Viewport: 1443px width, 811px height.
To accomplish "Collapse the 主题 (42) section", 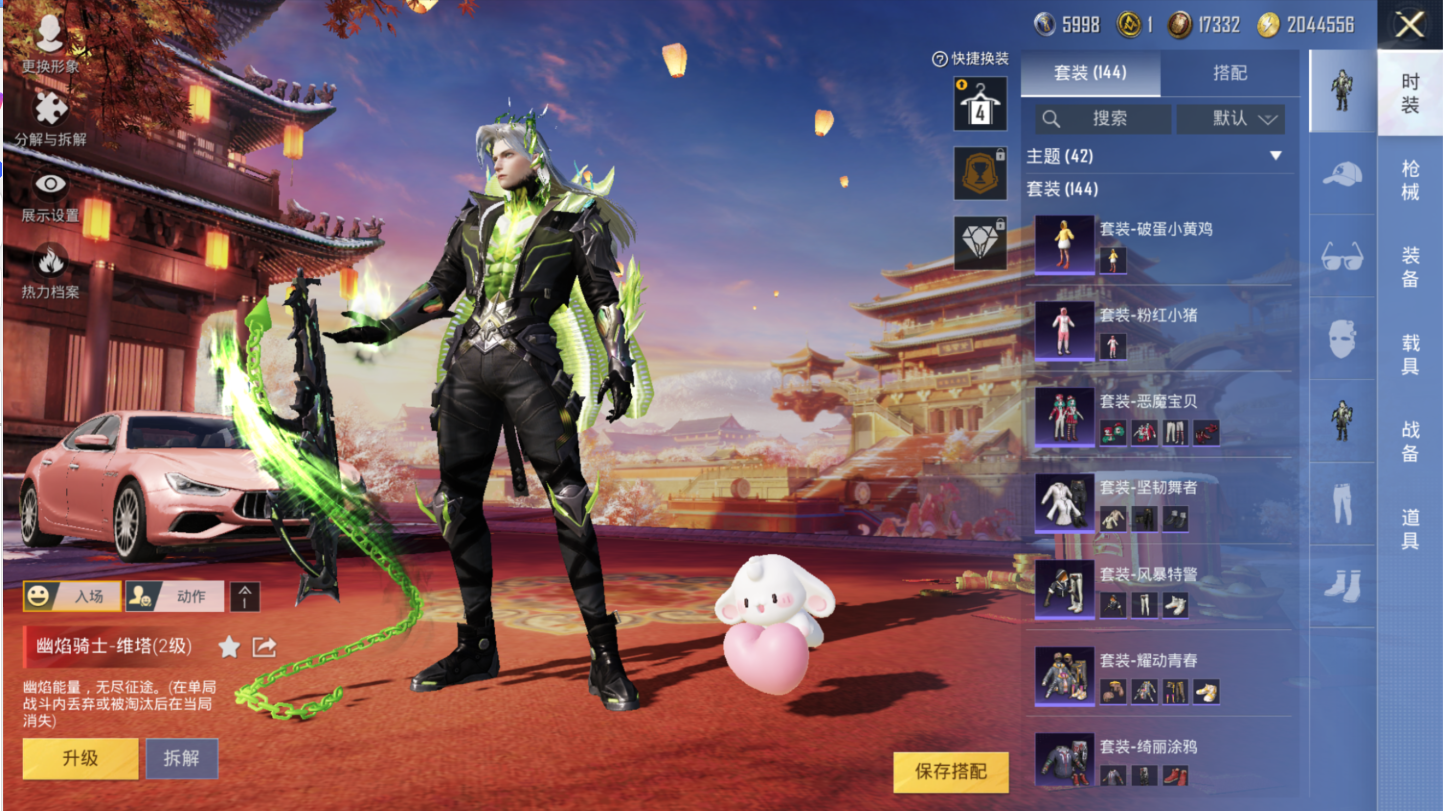I will click(x=1275, y=156).
